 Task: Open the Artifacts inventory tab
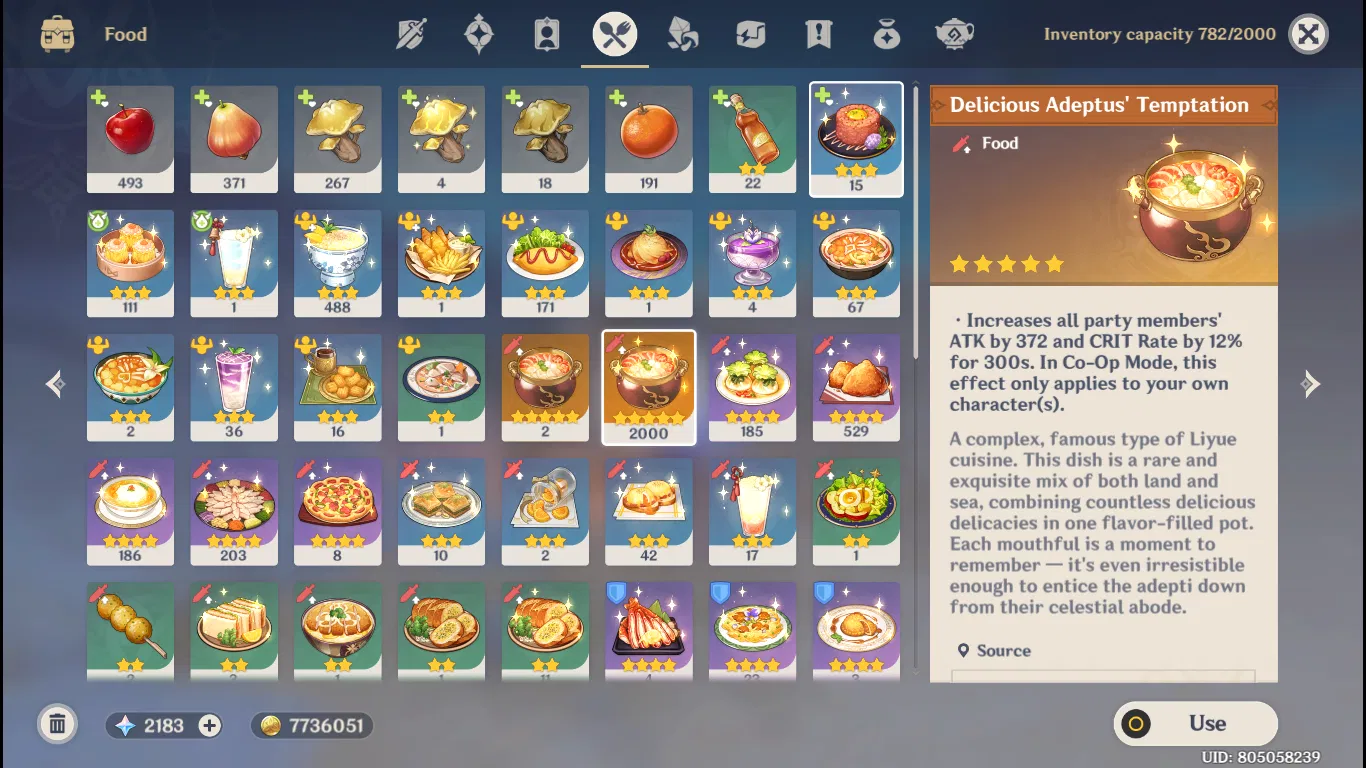[x=478, y=33]
